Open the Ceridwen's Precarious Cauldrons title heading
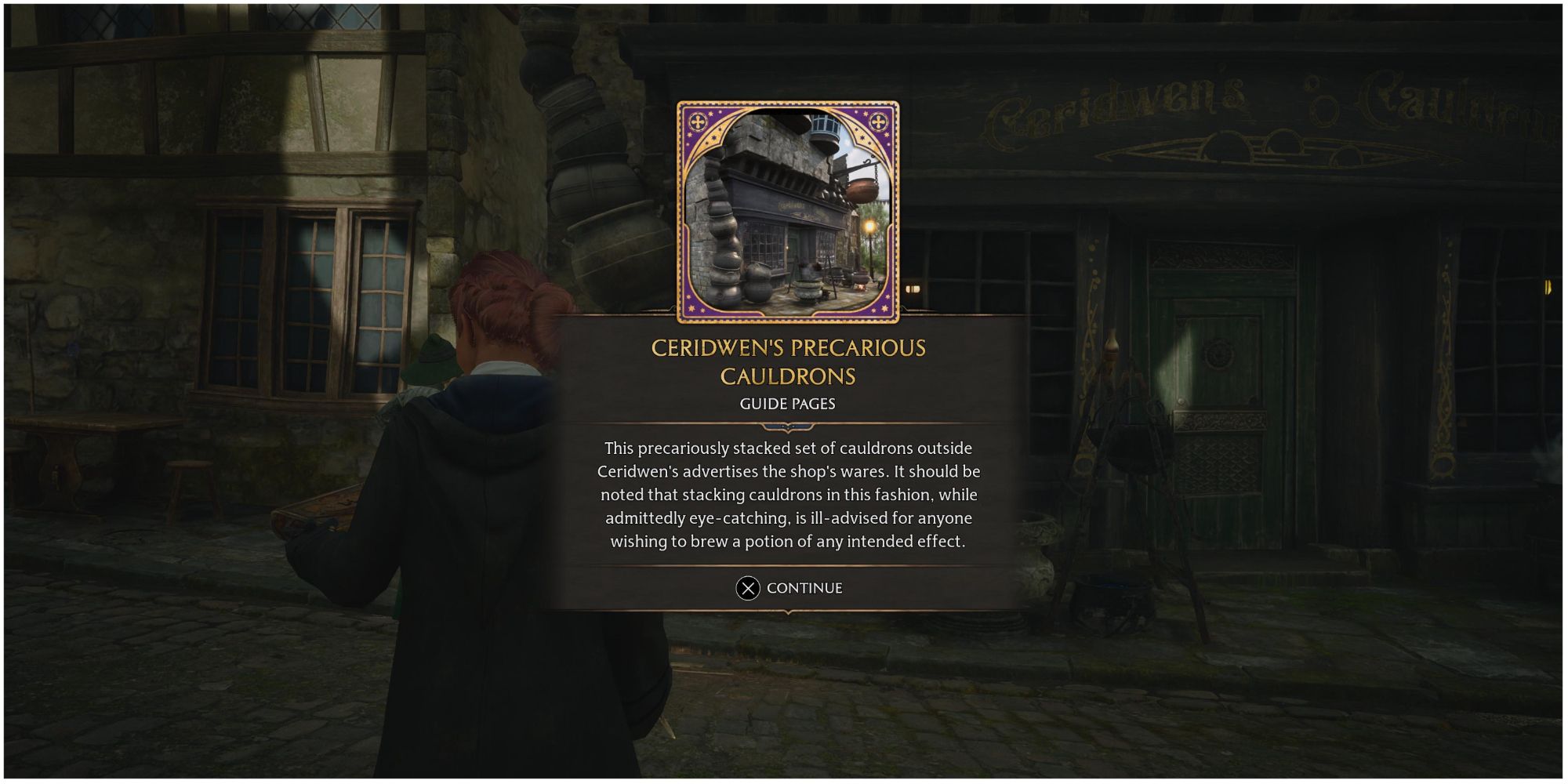The image size is (1568, 784). point(786,363)
